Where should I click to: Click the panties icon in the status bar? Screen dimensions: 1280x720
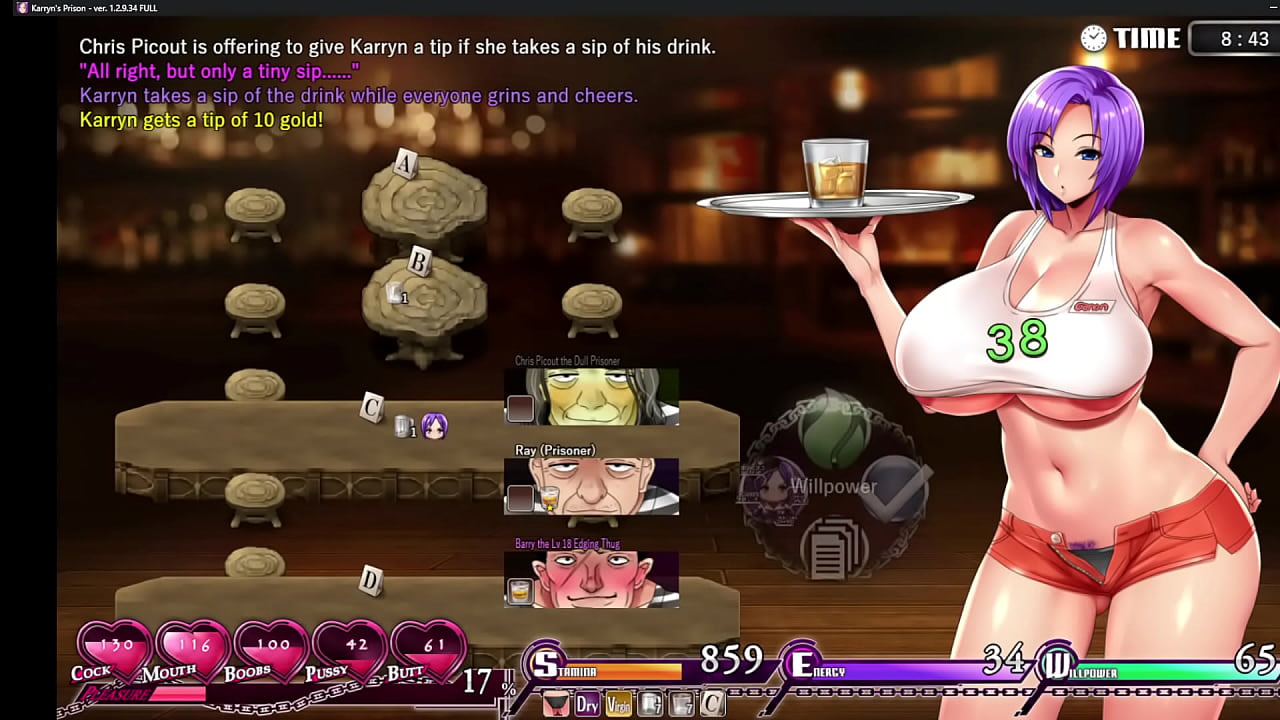[x=556, y=702]
